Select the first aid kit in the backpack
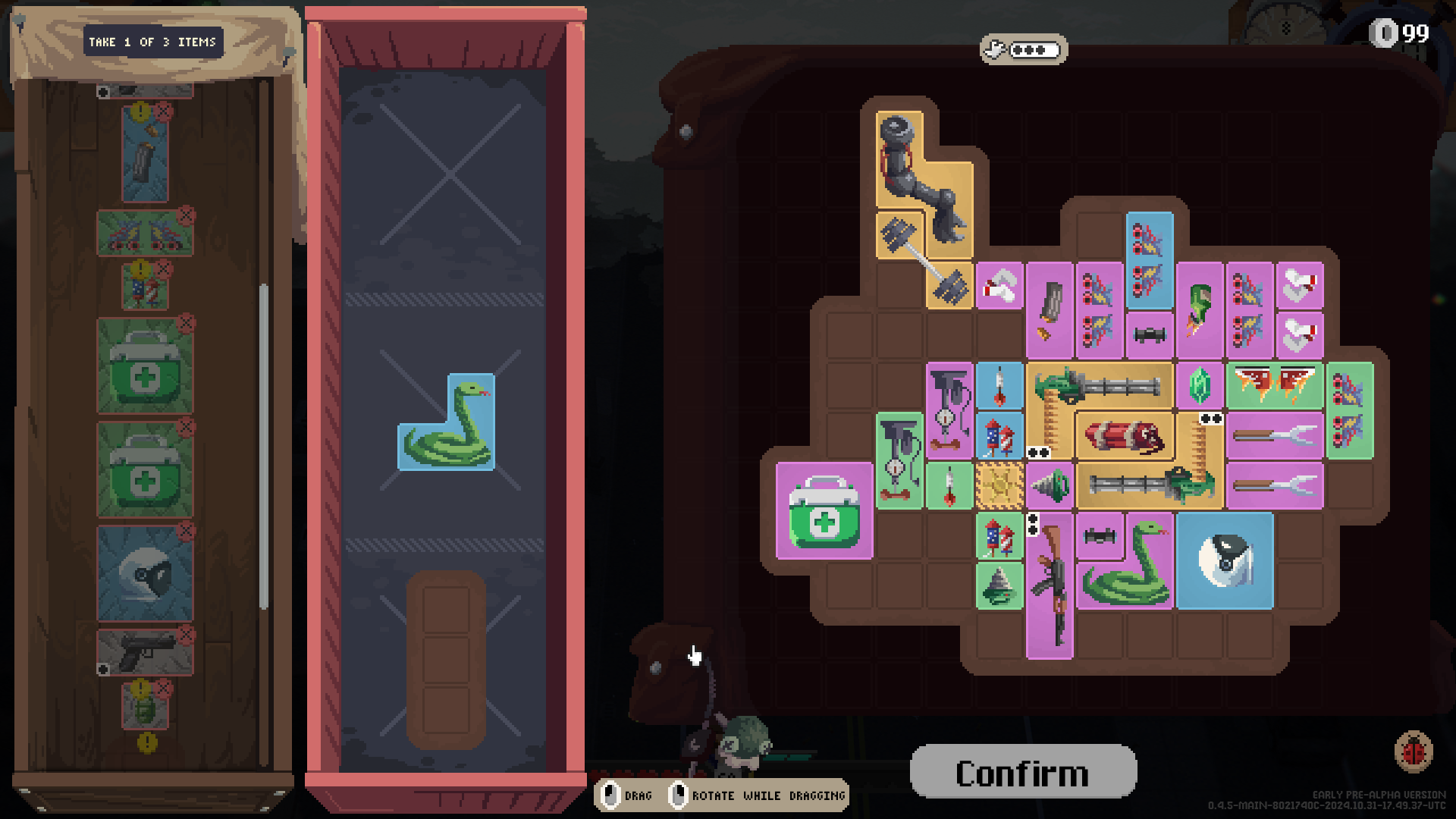The image size is (1456, 819). 824,512
